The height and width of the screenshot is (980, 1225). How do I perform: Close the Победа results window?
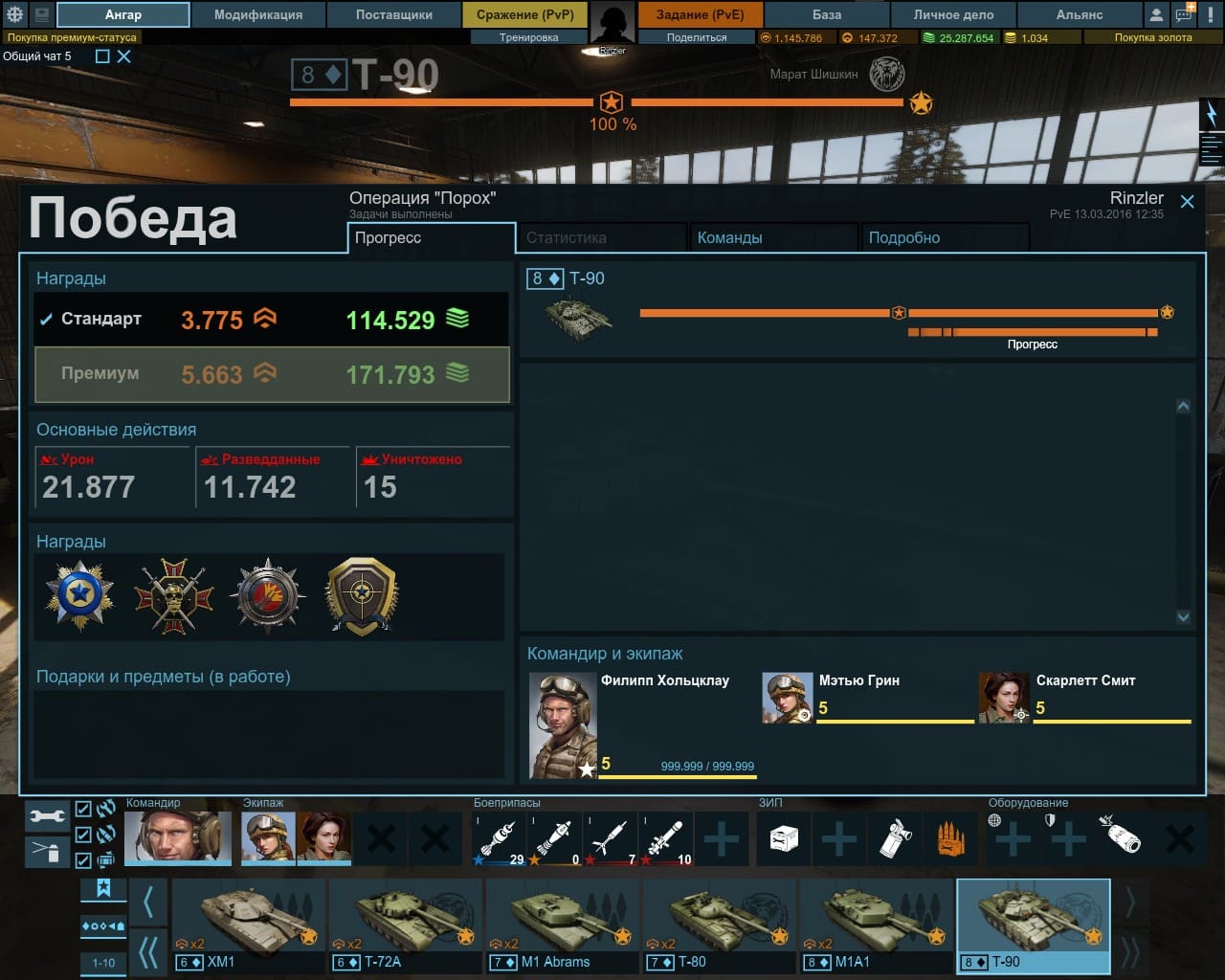[x=1187, y=201]
